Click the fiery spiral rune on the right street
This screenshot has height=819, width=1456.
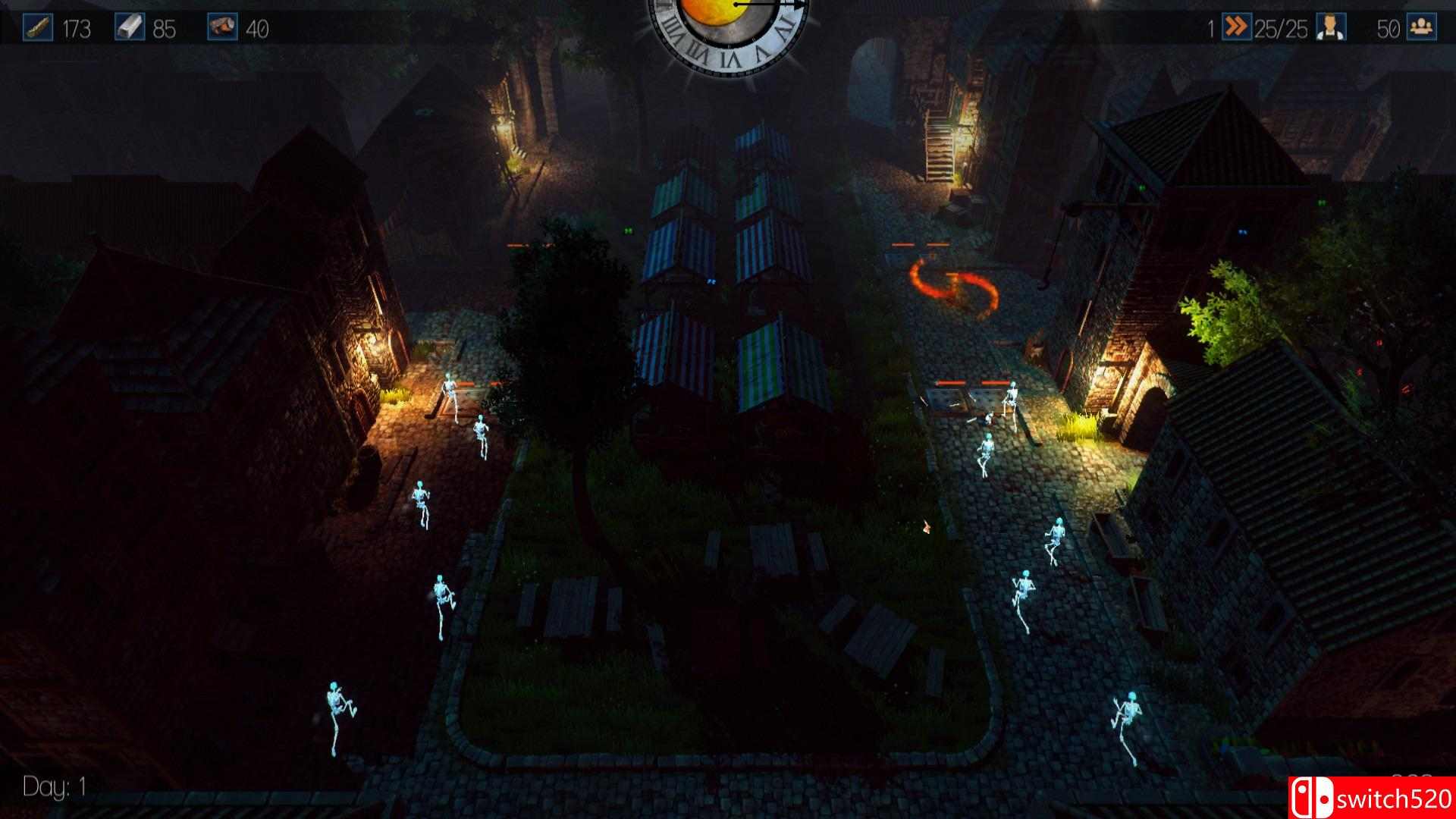click(954, 288)
